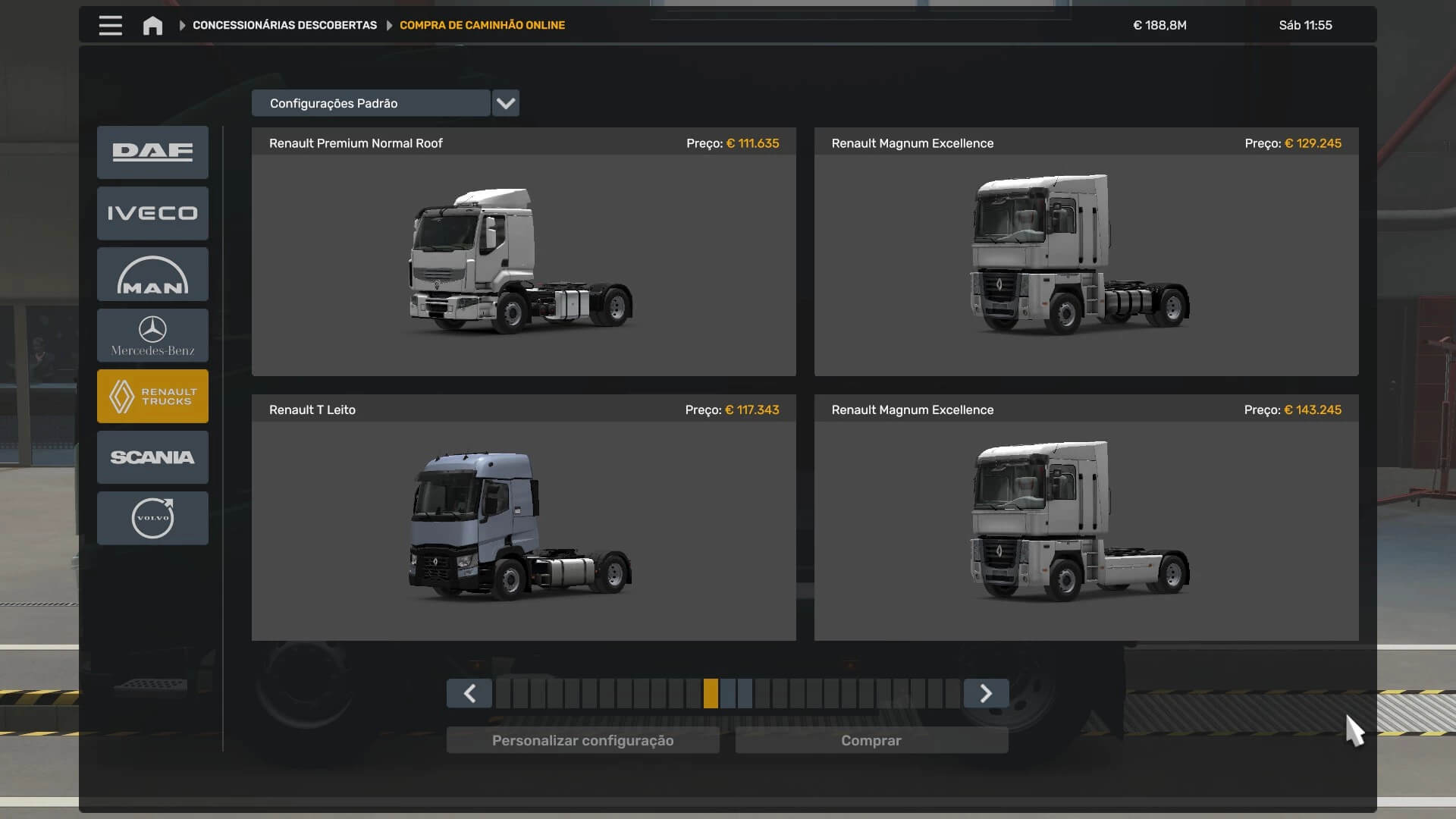This screenshot has width=1456, height=819.
Task: Pick the Renault Magnum Excellence priced €143.245
Action: (x=1086, y=529)
